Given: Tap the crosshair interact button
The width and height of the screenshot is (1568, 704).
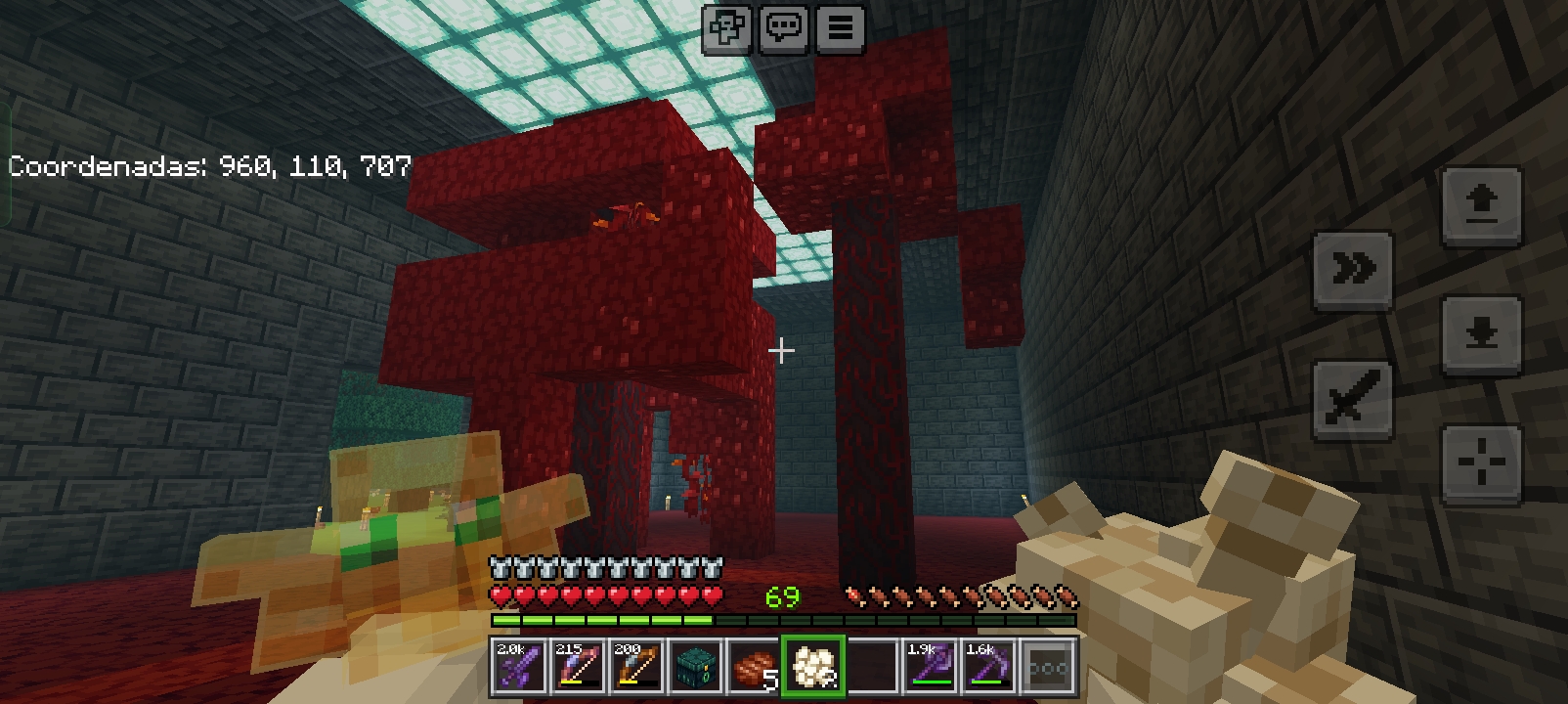Looking at the screenshot, I should pyautogui.click(x=1481, y=463).
